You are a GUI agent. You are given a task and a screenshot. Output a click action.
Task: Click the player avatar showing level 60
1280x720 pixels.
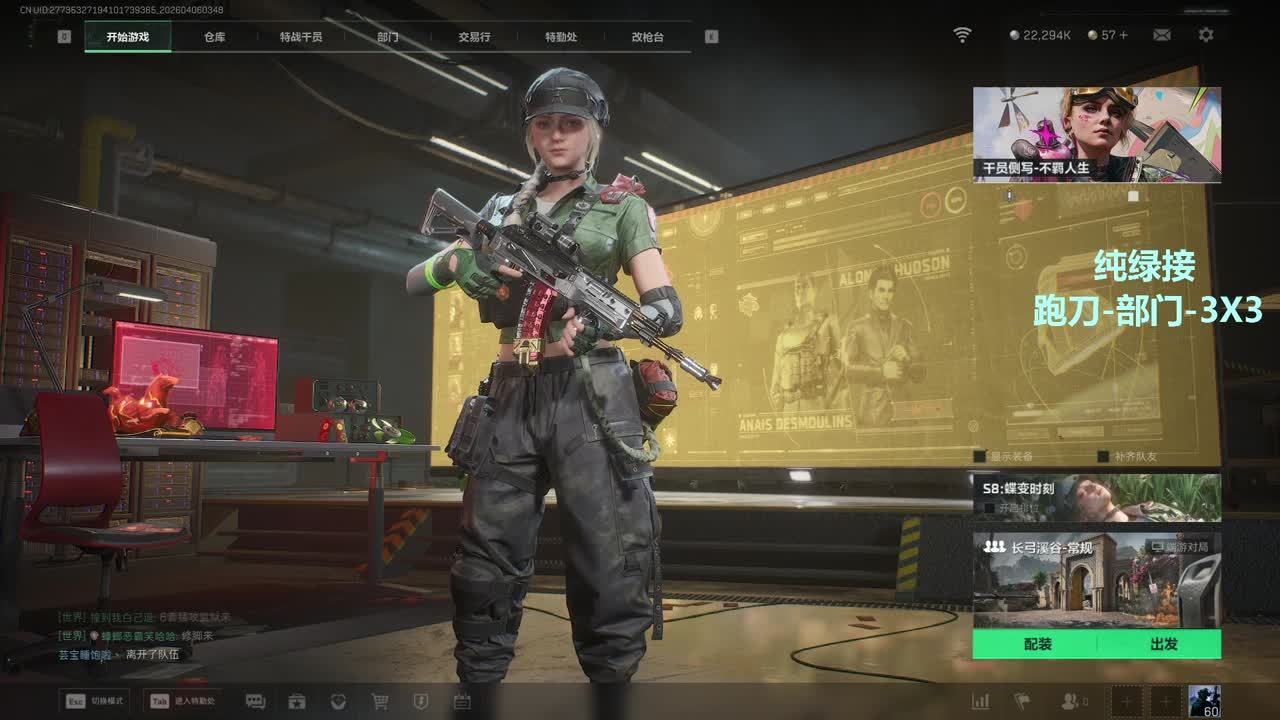pos(1204,700)
